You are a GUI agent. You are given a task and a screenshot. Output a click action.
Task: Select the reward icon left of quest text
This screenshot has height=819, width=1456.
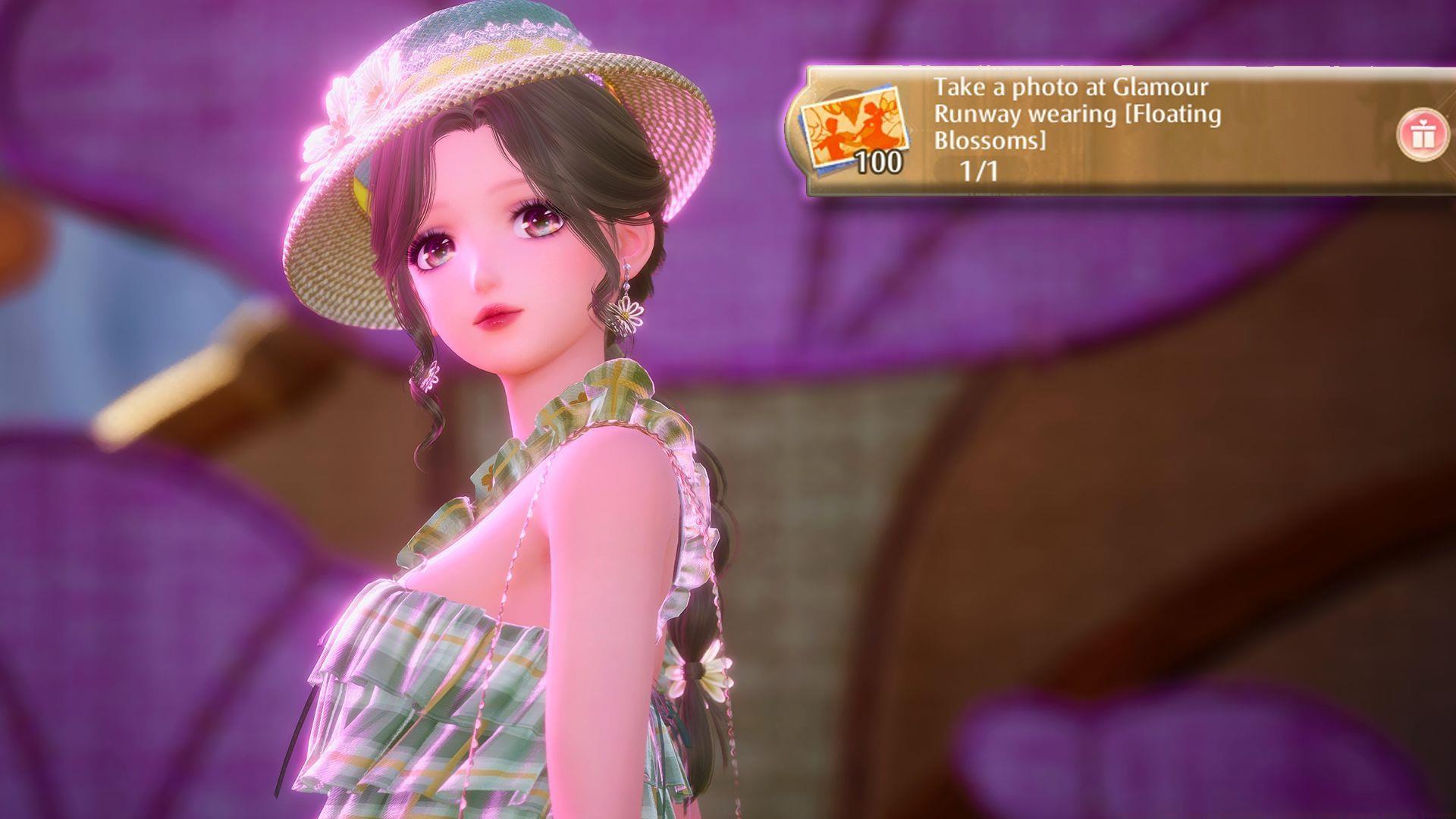click(x=853, y=125)
